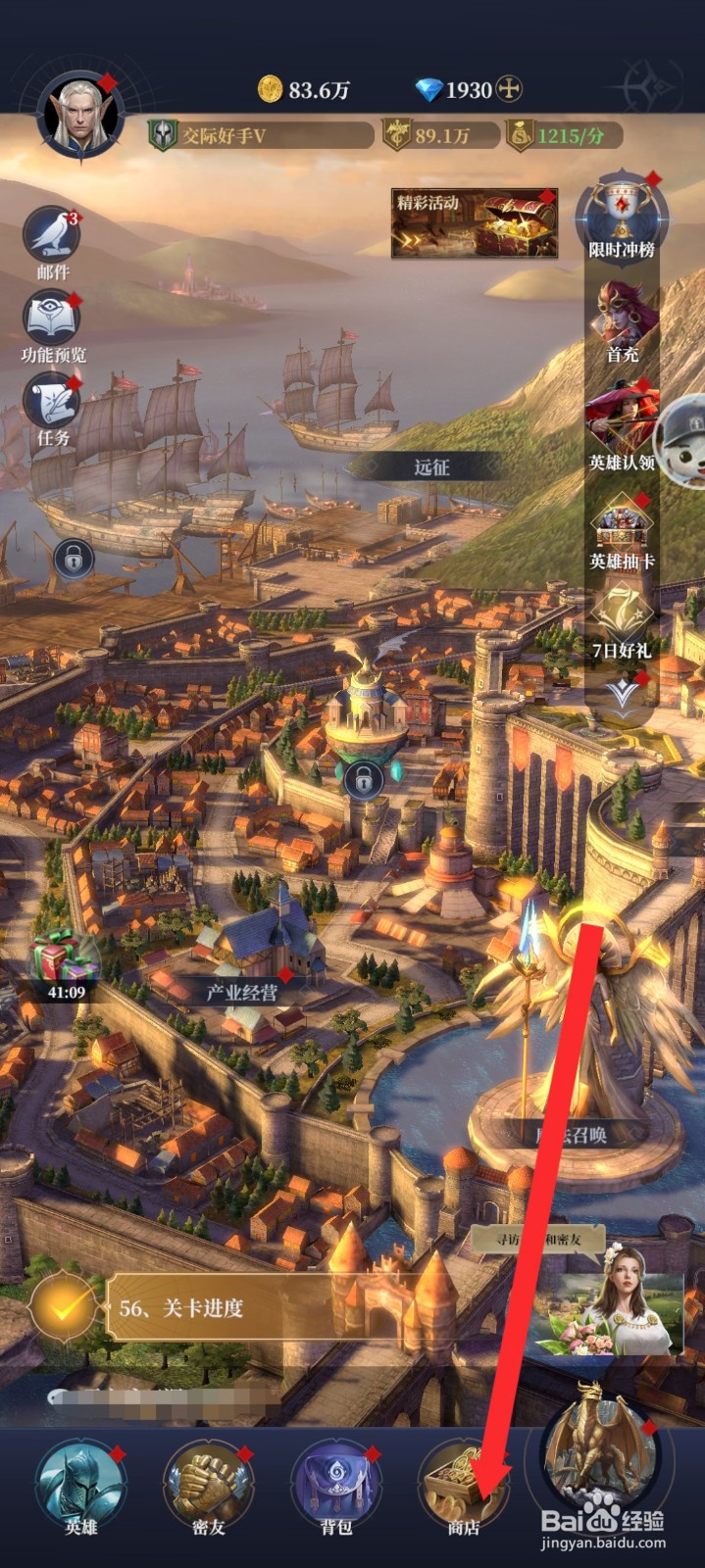Open the 首充 first recharge offer
Viewport: 705px width, 1568px height.
622,318
